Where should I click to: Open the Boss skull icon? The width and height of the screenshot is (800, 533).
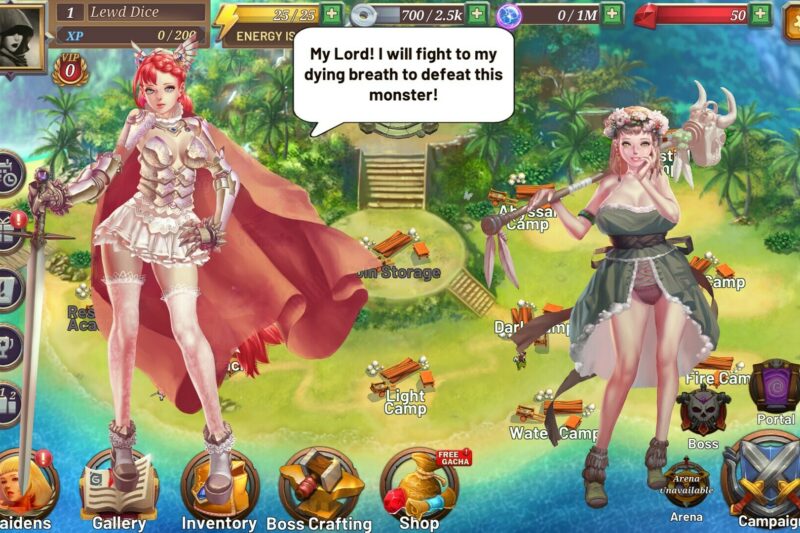(x=703, y=412)
